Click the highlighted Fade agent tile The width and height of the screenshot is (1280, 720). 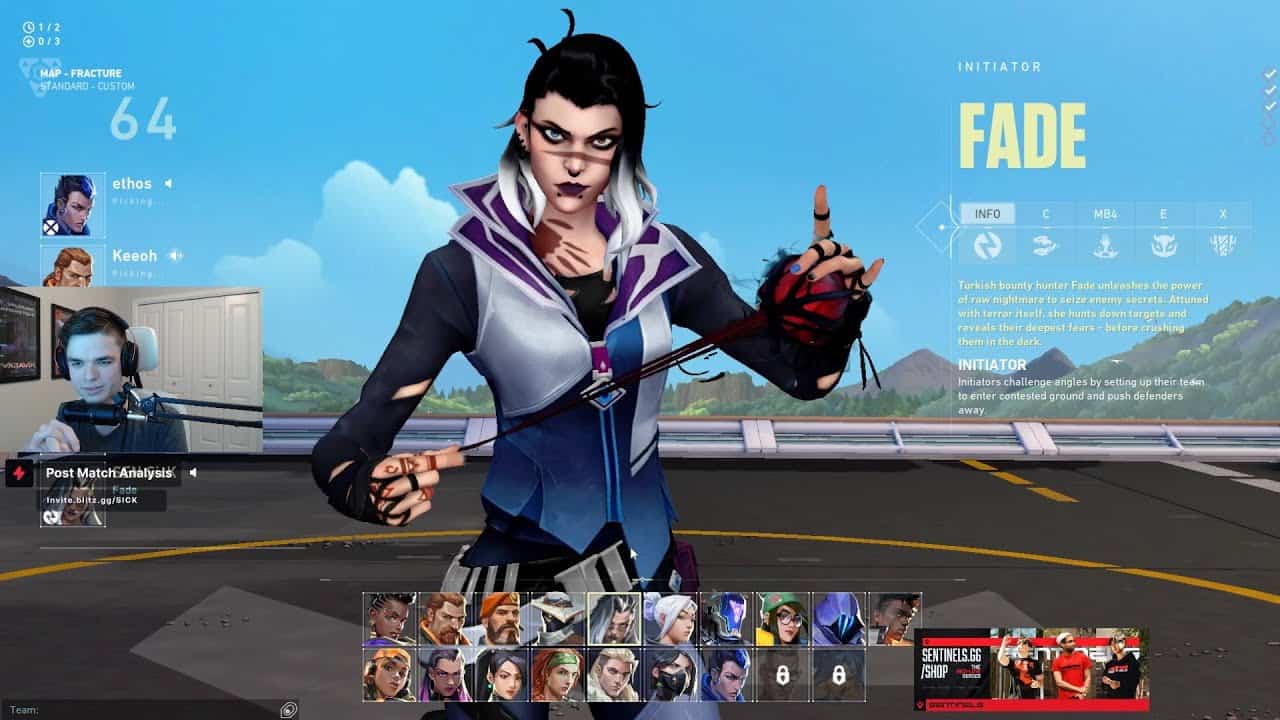tap(613, 619)
